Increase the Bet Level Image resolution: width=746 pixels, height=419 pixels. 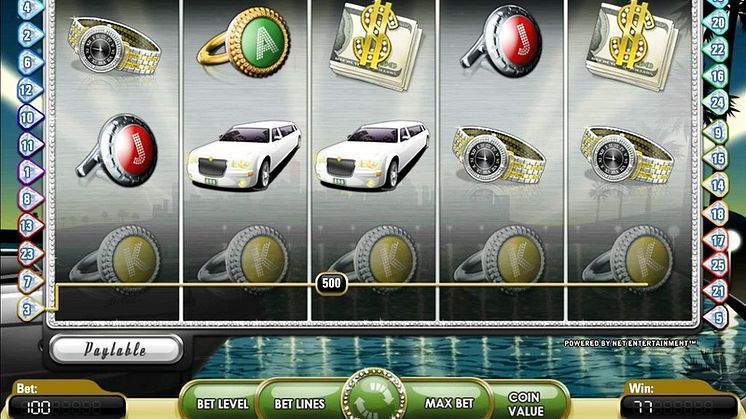221,403
